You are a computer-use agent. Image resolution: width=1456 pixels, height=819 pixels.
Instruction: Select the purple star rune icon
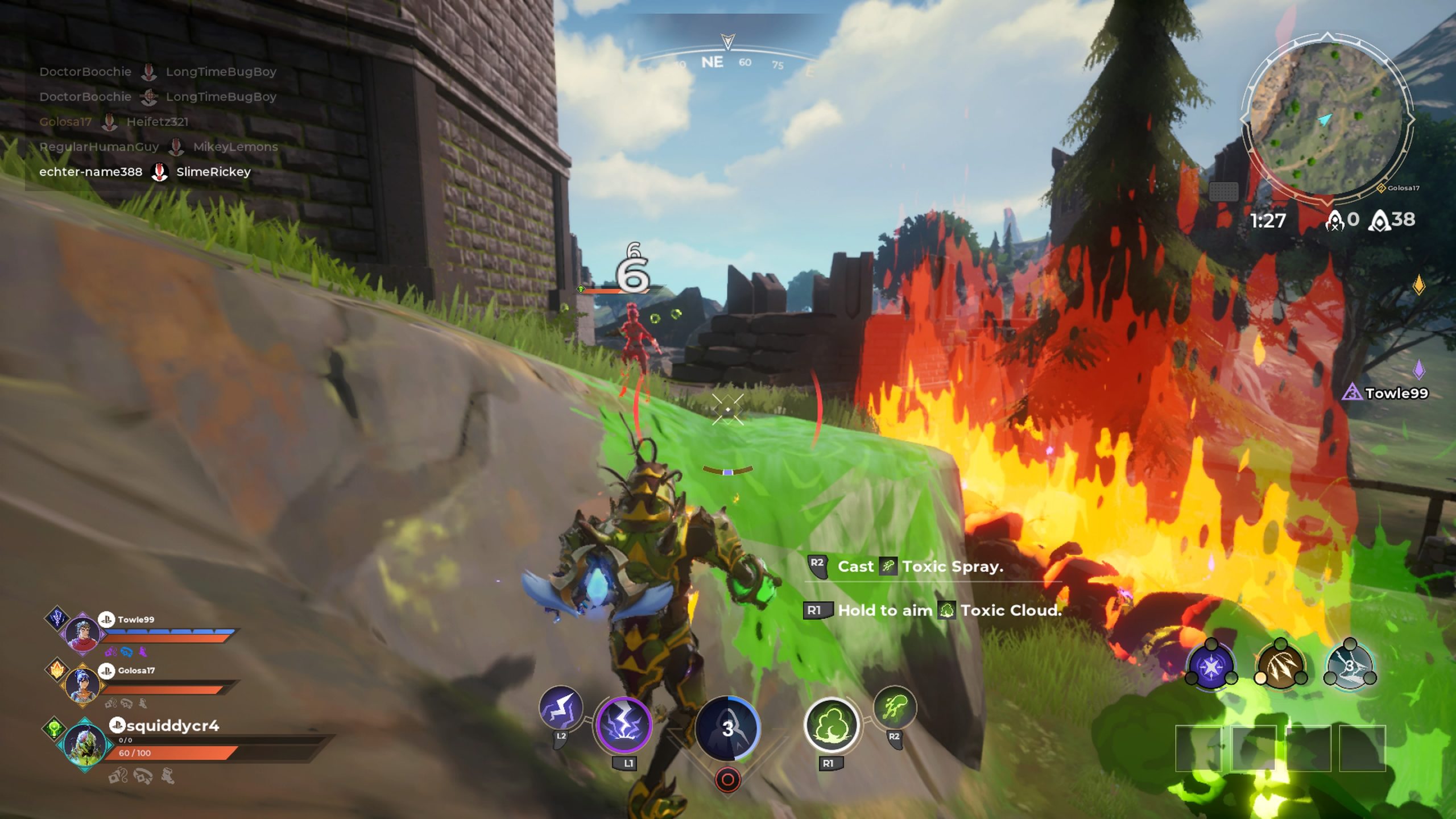pos(1211,665)
